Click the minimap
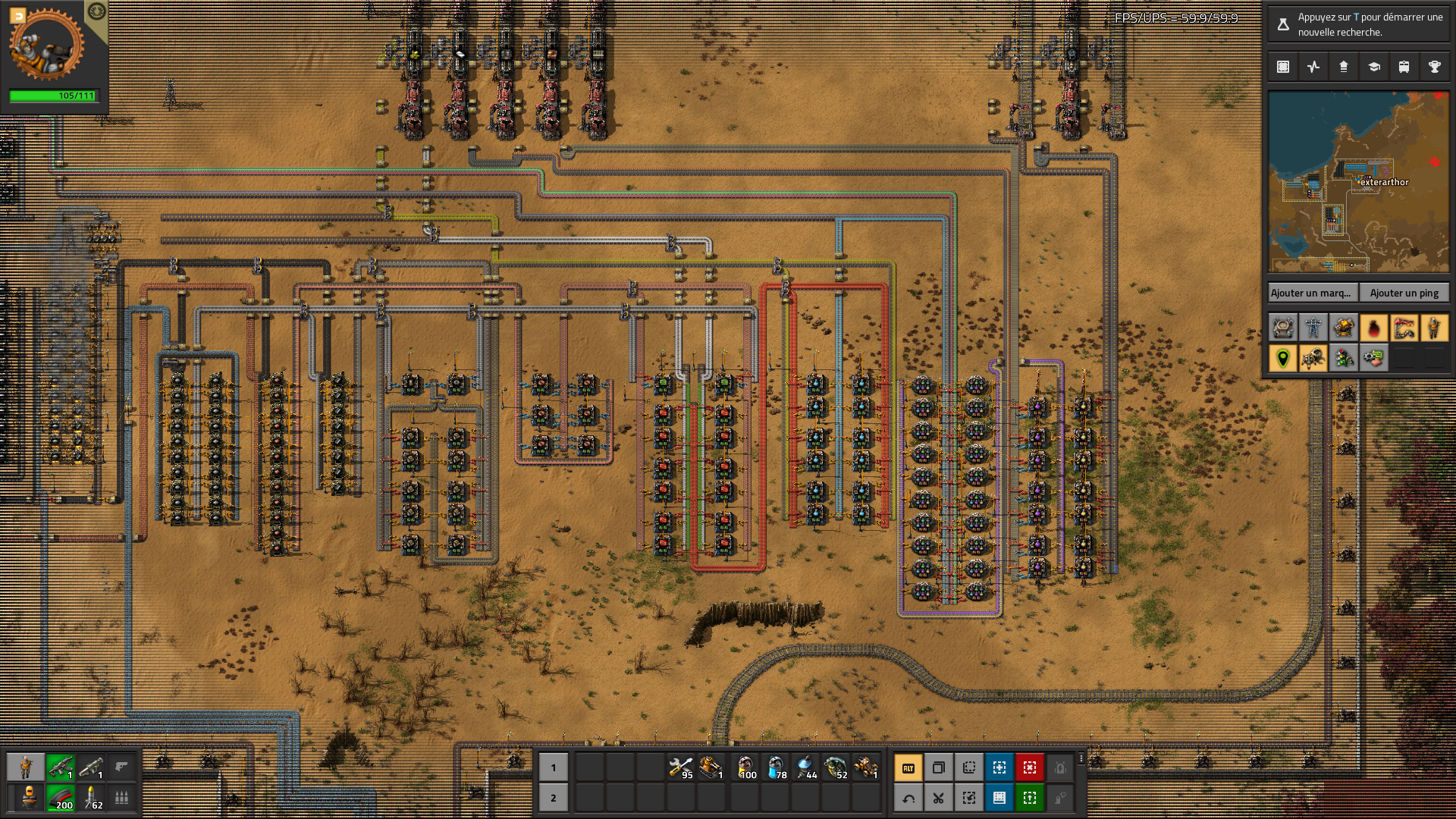1456x819 pixels. click(1358, 182)
